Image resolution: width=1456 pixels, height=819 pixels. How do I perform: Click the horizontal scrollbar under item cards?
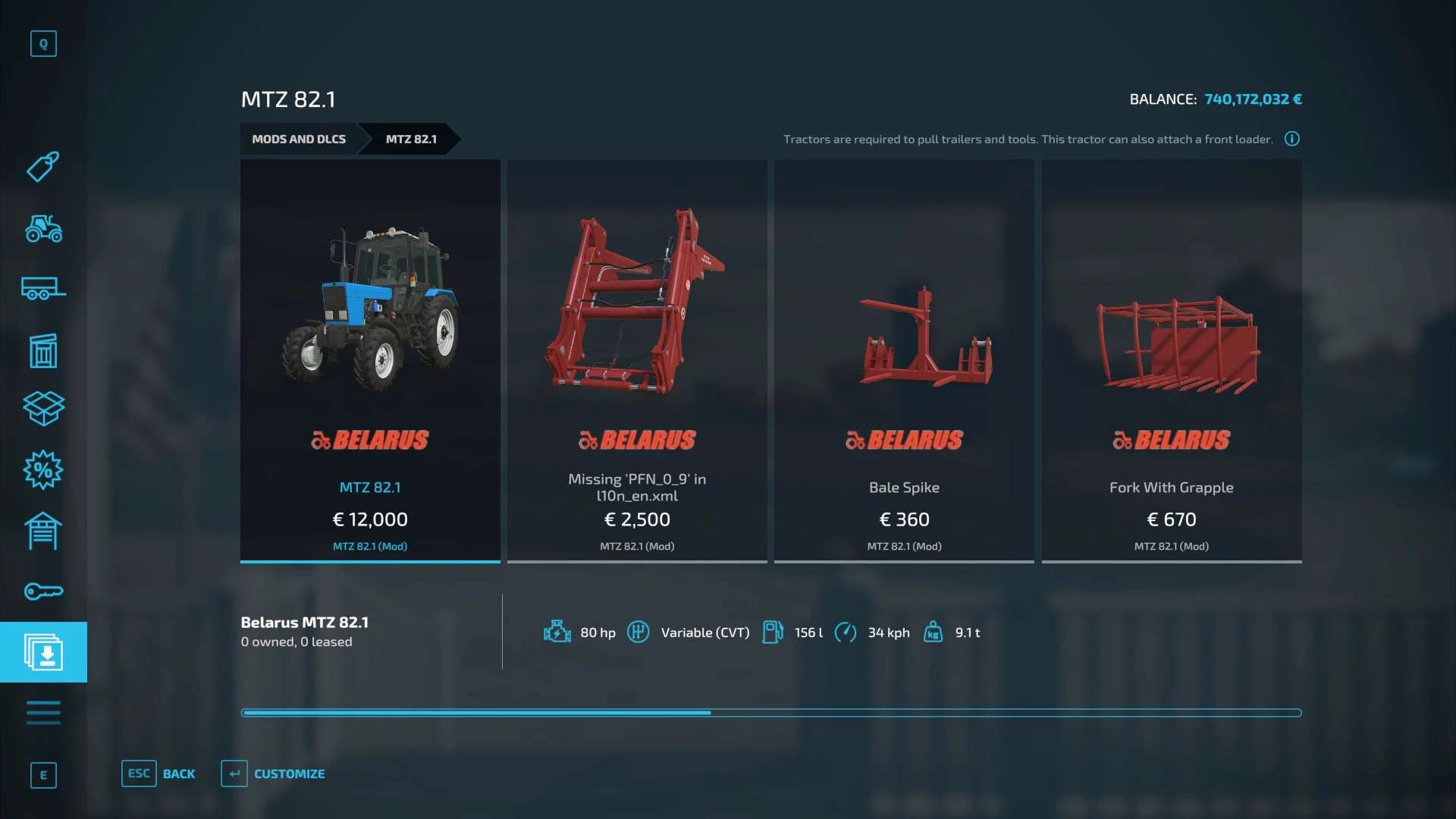point(770,713)
